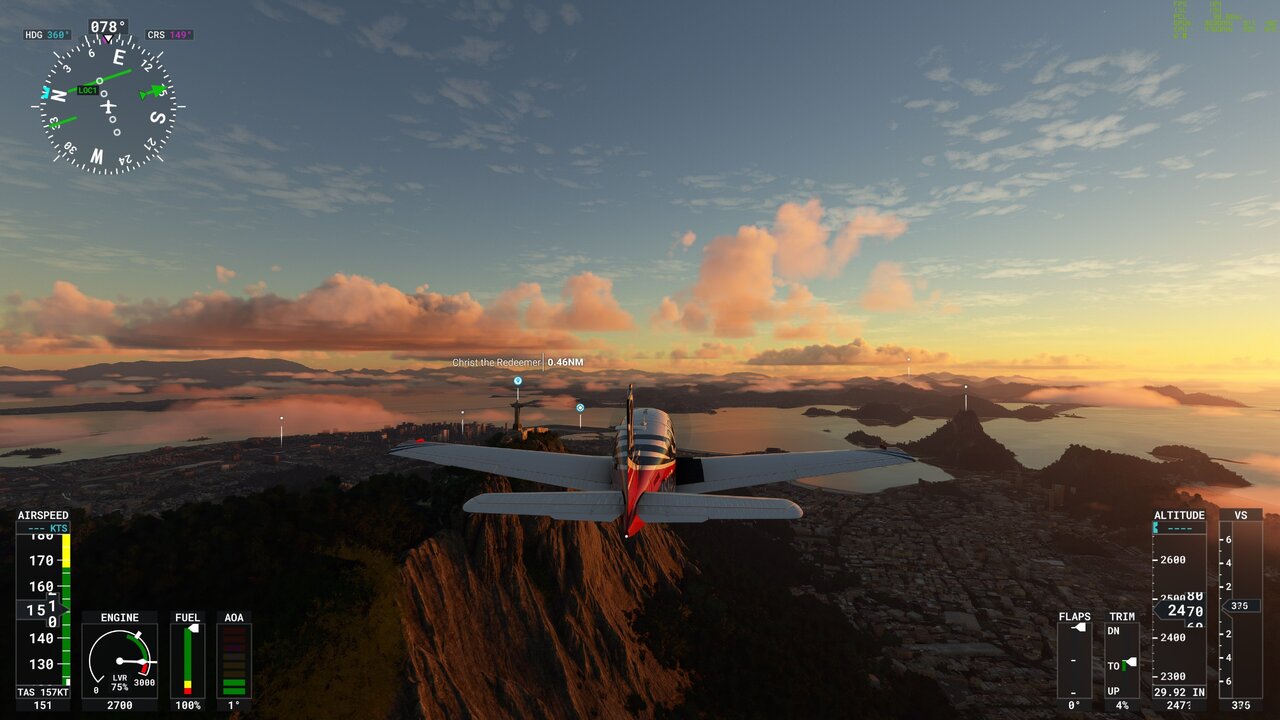
Task: Click the AOA indicator bars
Action: pos(233,662)
